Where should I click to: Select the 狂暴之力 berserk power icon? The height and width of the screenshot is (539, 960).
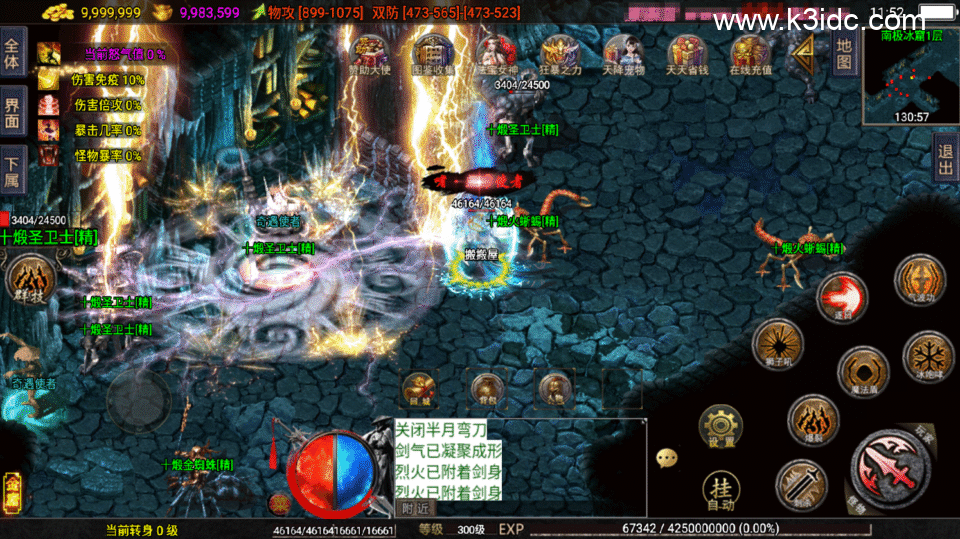(x=561, y=54)
